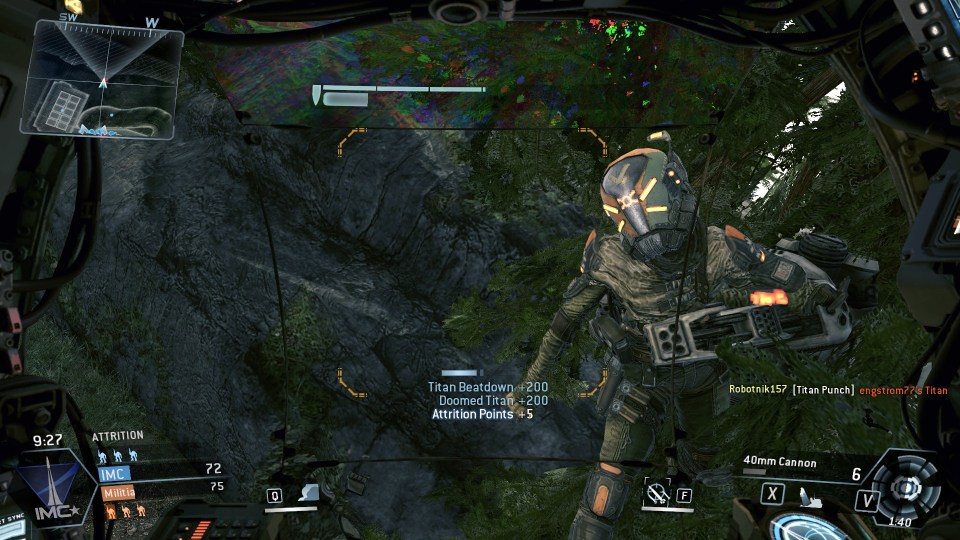
Task: Trigger the ordnance icon beside F
Action: 657,492
